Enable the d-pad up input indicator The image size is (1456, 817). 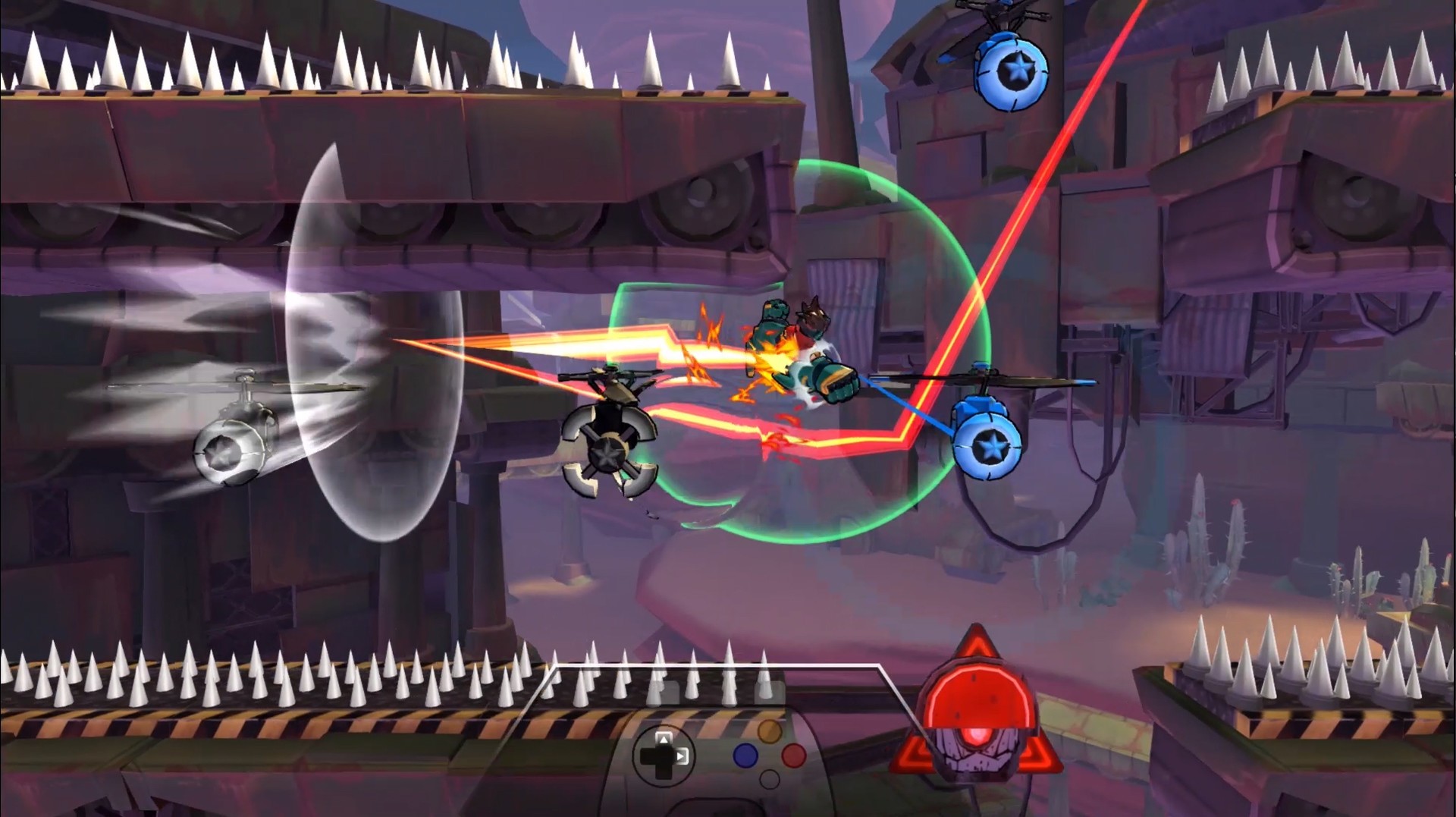664,739
